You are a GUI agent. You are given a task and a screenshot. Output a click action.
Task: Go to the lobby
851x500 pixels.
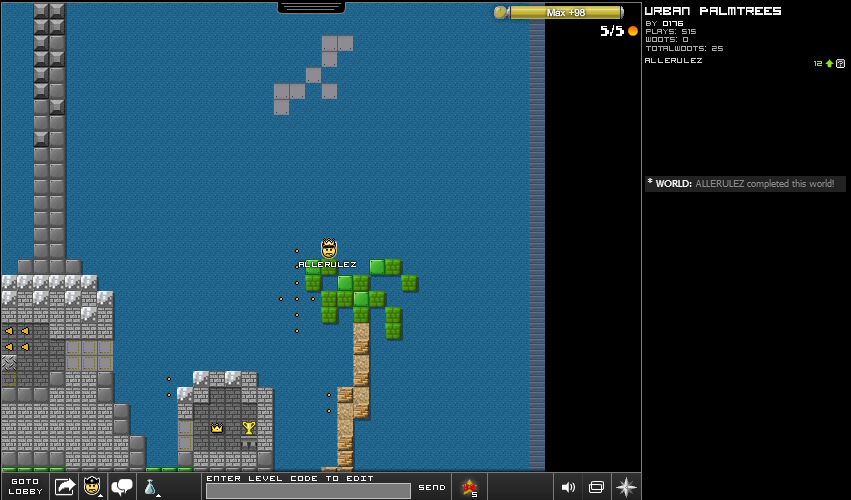25,486
